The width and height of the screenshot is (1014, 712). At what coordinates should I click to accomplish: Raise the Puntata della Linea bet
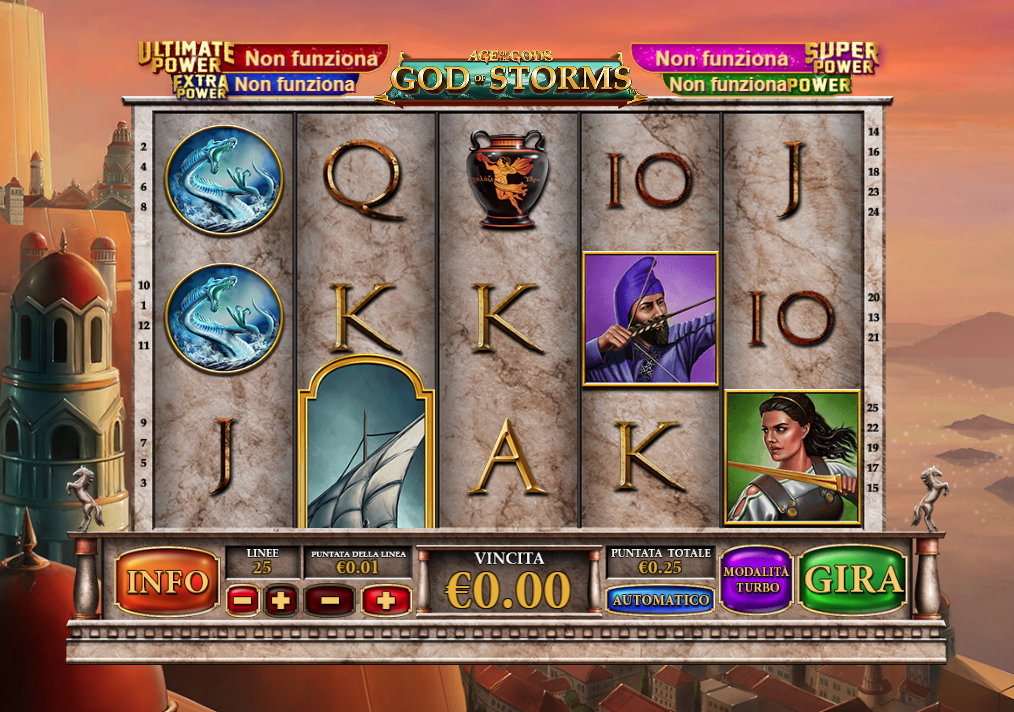tap(386, 600)
